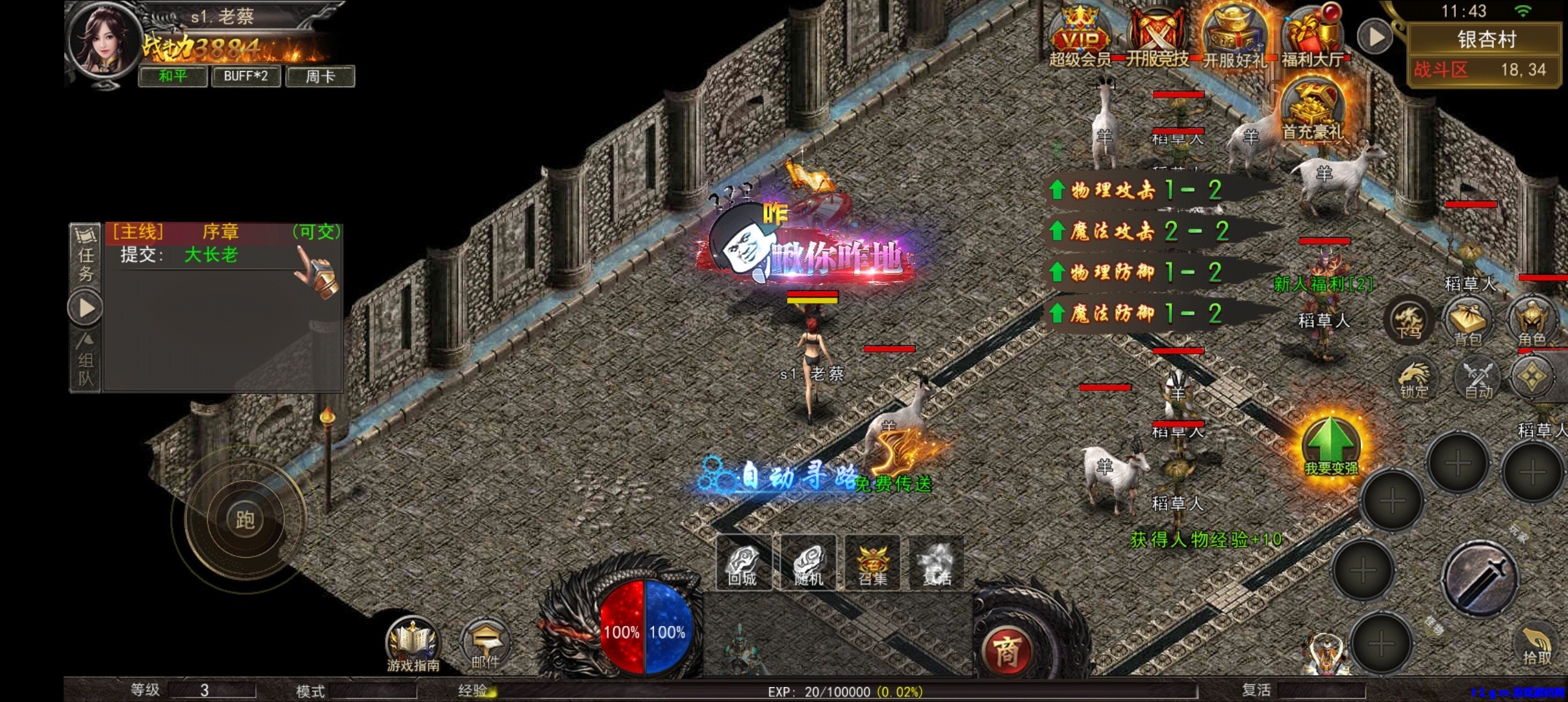The width and height of the screenshot is (1568, 702).
Task: Open the 福利大厅 welfare hall
Action: pyautogui.click(x=1312, y=37)
